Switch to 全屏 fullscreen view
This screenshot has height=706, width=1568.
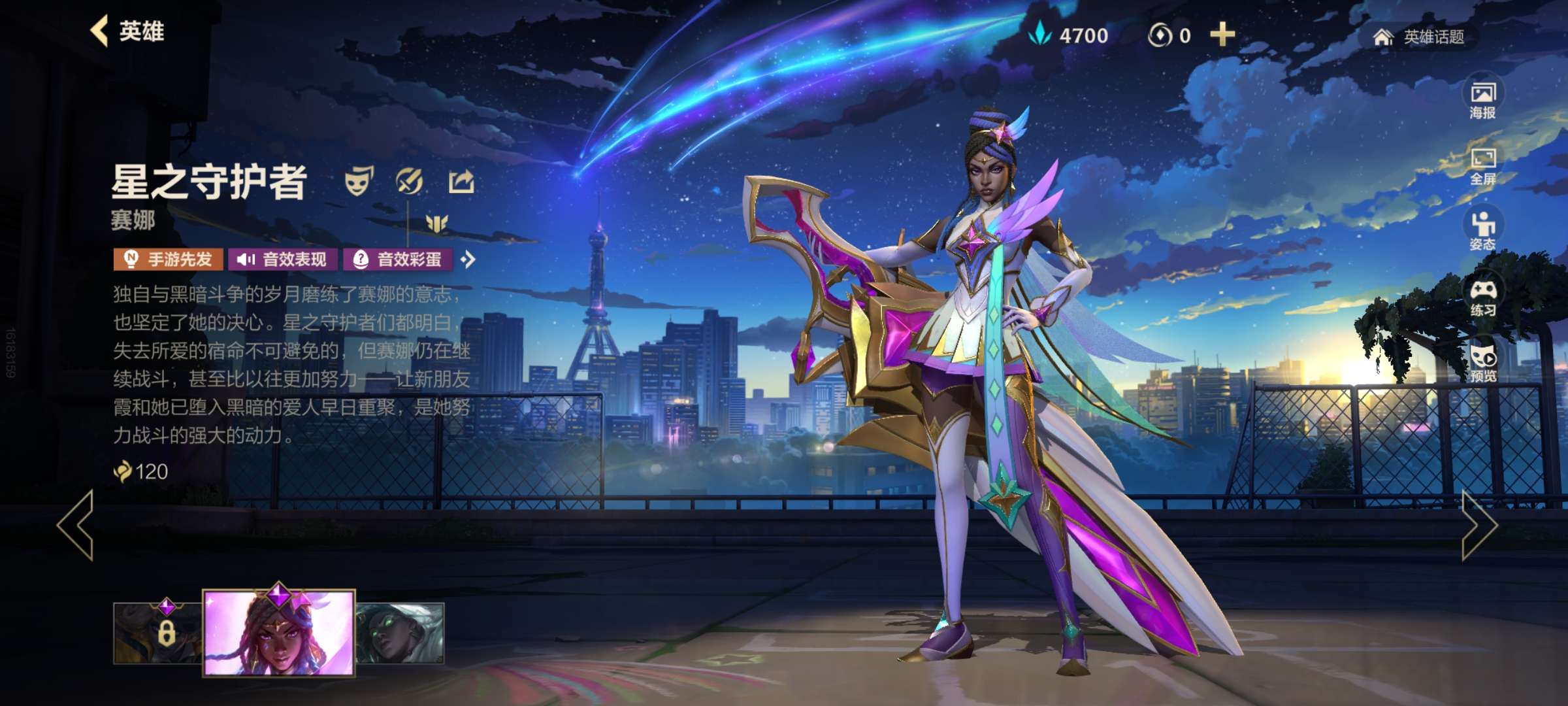tap(1482, 166)
